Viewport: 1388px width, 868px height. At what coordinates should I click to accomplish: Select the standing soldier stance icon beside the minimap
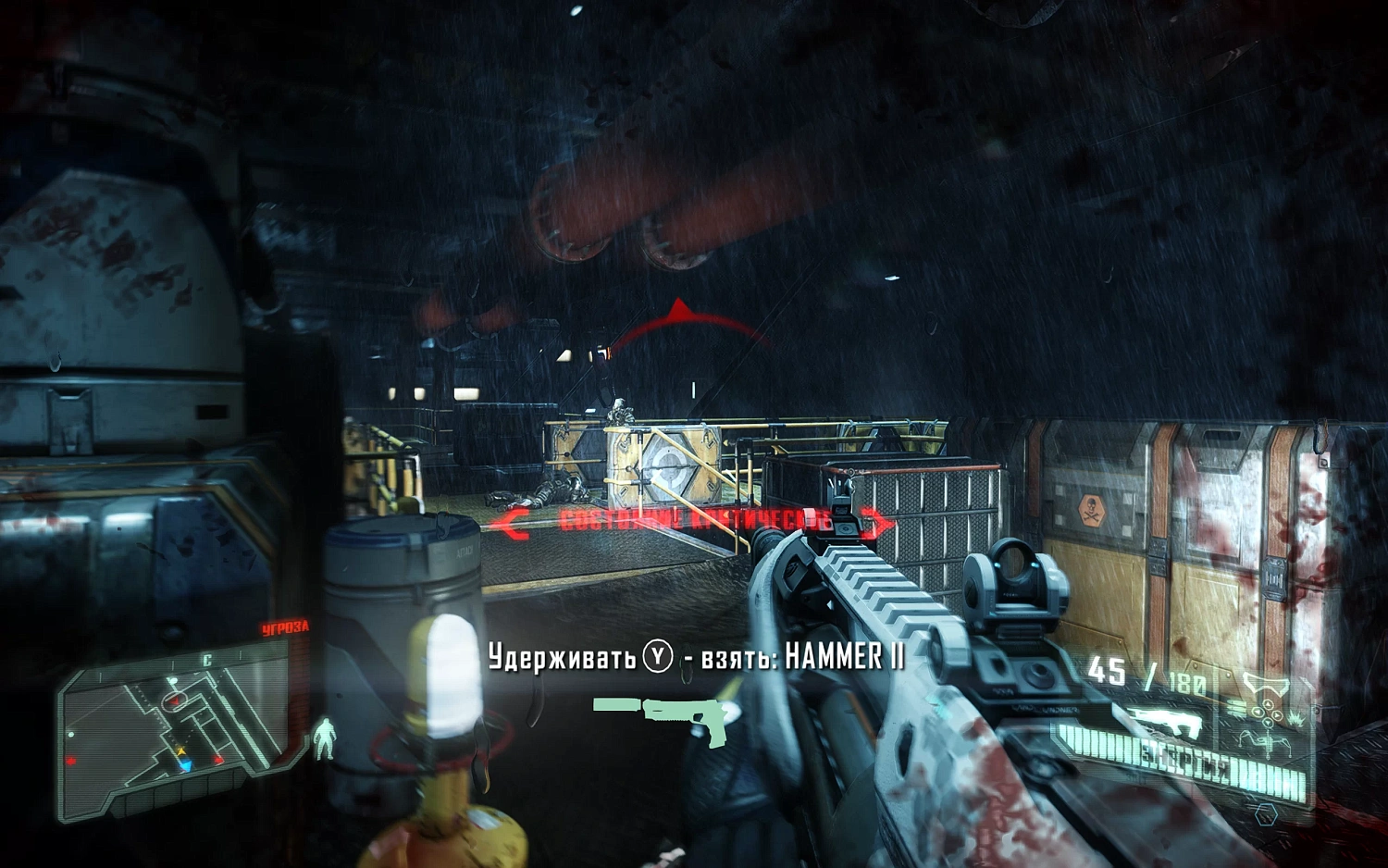click(326, 738)
